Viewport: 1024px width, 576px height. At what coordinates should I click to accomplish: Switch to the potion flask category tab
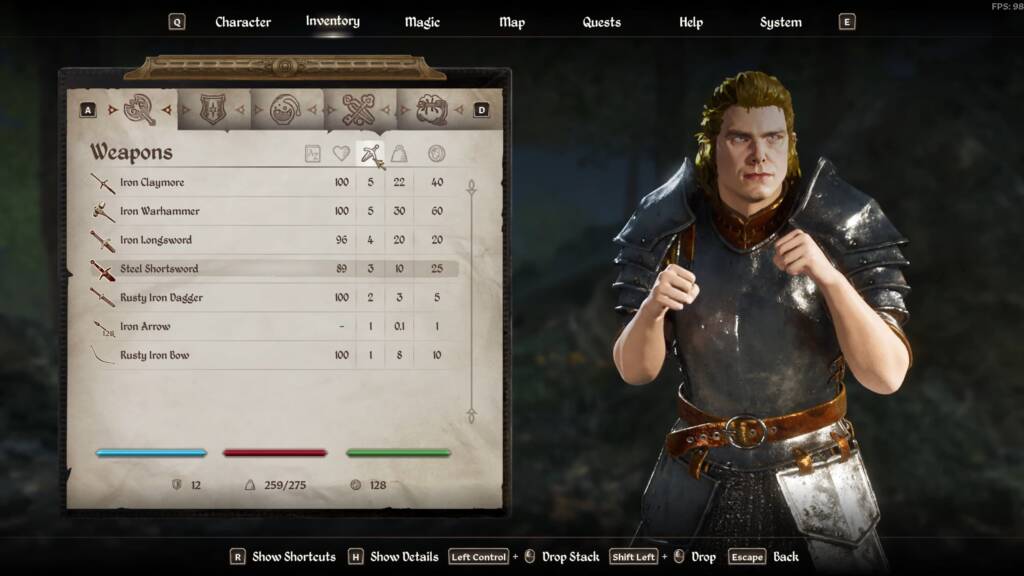click(x=286, y=109)
